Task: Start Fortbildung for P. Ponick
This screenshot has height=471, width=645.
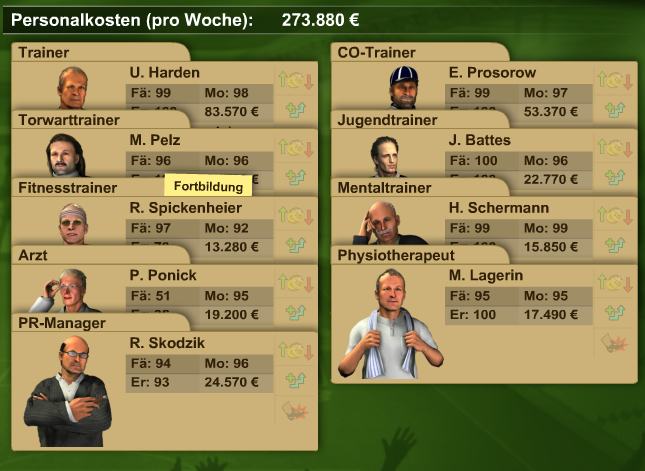Action: (296, 311)
